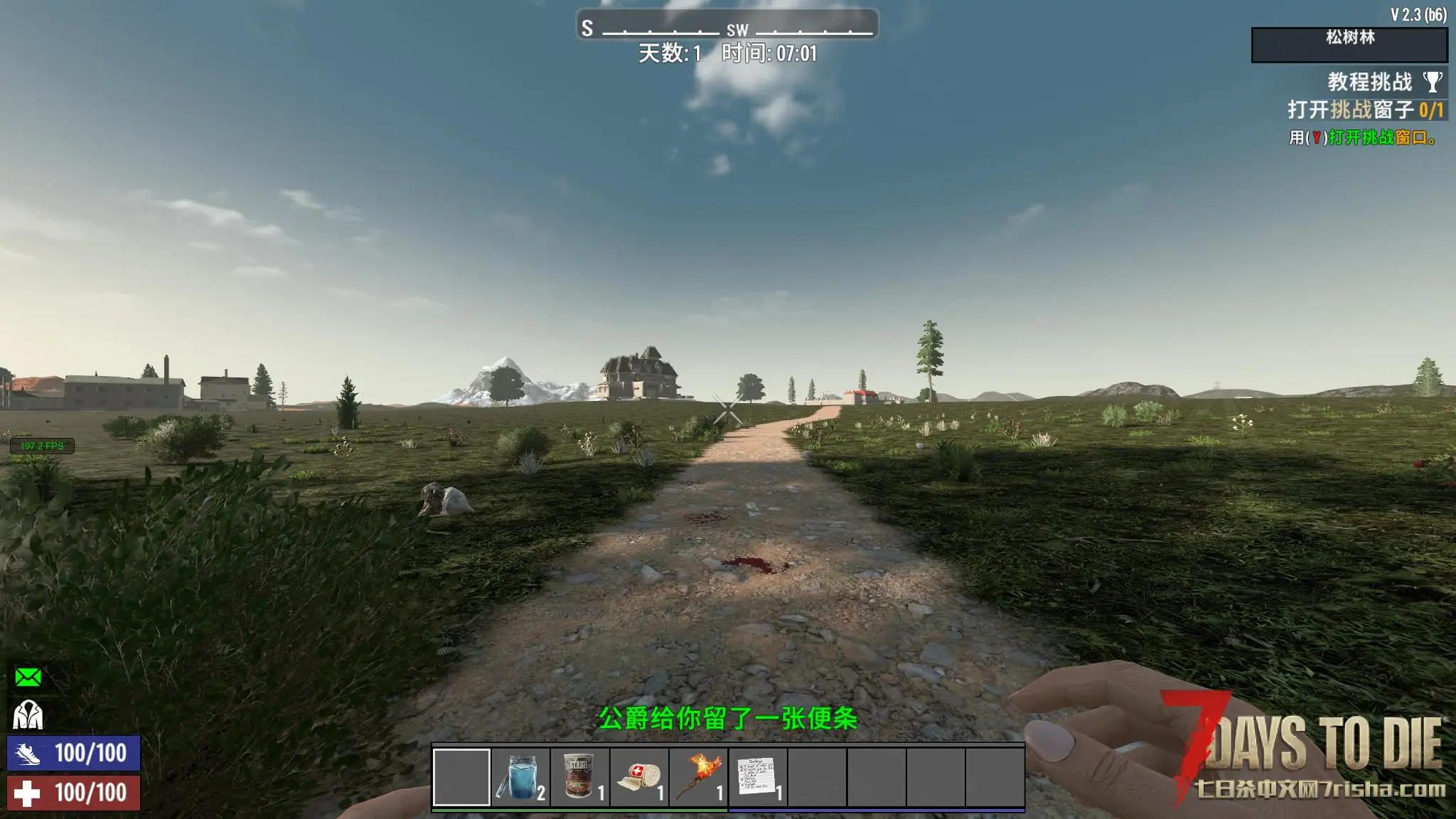The height and width of the screenshot is (819, 1456).
Task: Equip the torch from the hotbar
Action: tap(698, 777)
